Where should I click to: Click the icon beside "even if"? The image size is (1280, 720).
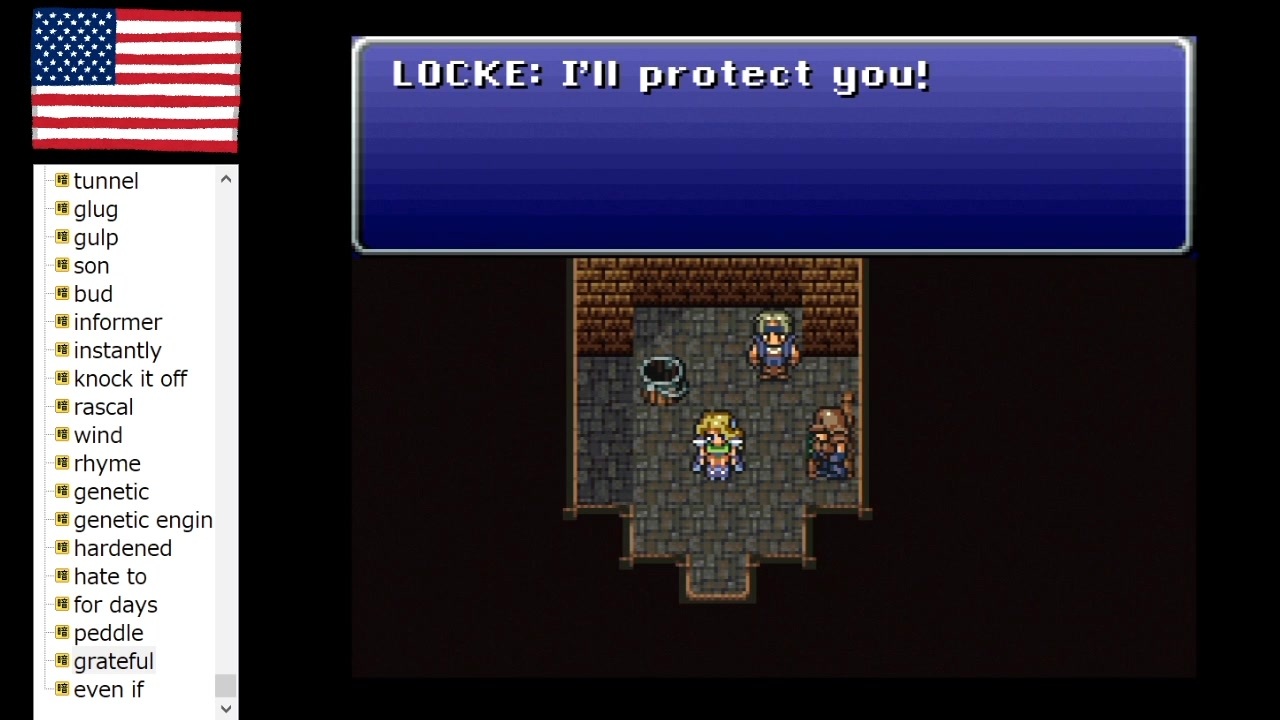pyautogui.click(x=61, y=689)
